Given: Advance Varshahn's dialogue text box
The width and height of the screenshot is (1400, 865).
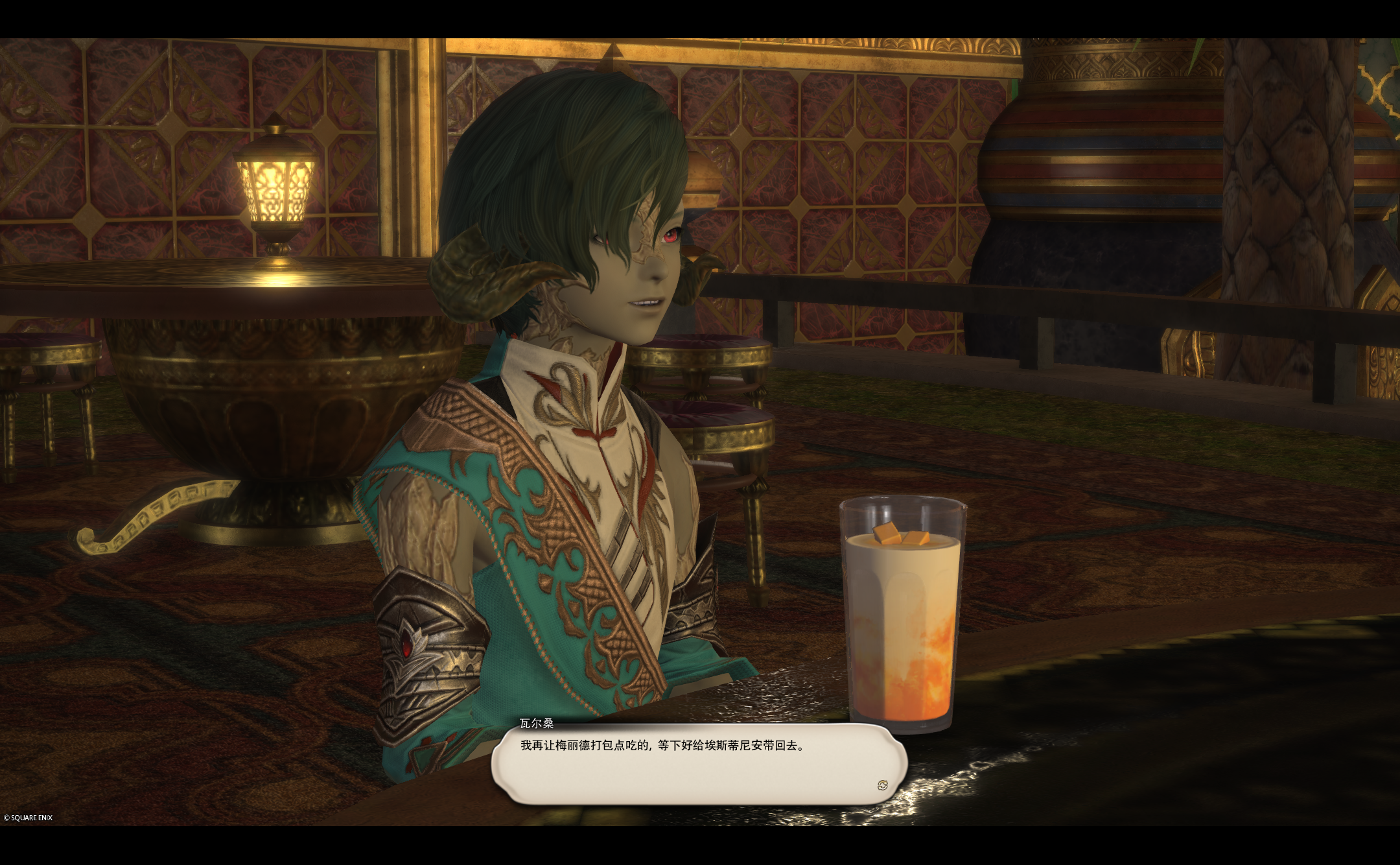Looking at the screenshot, I should [698, 764].
